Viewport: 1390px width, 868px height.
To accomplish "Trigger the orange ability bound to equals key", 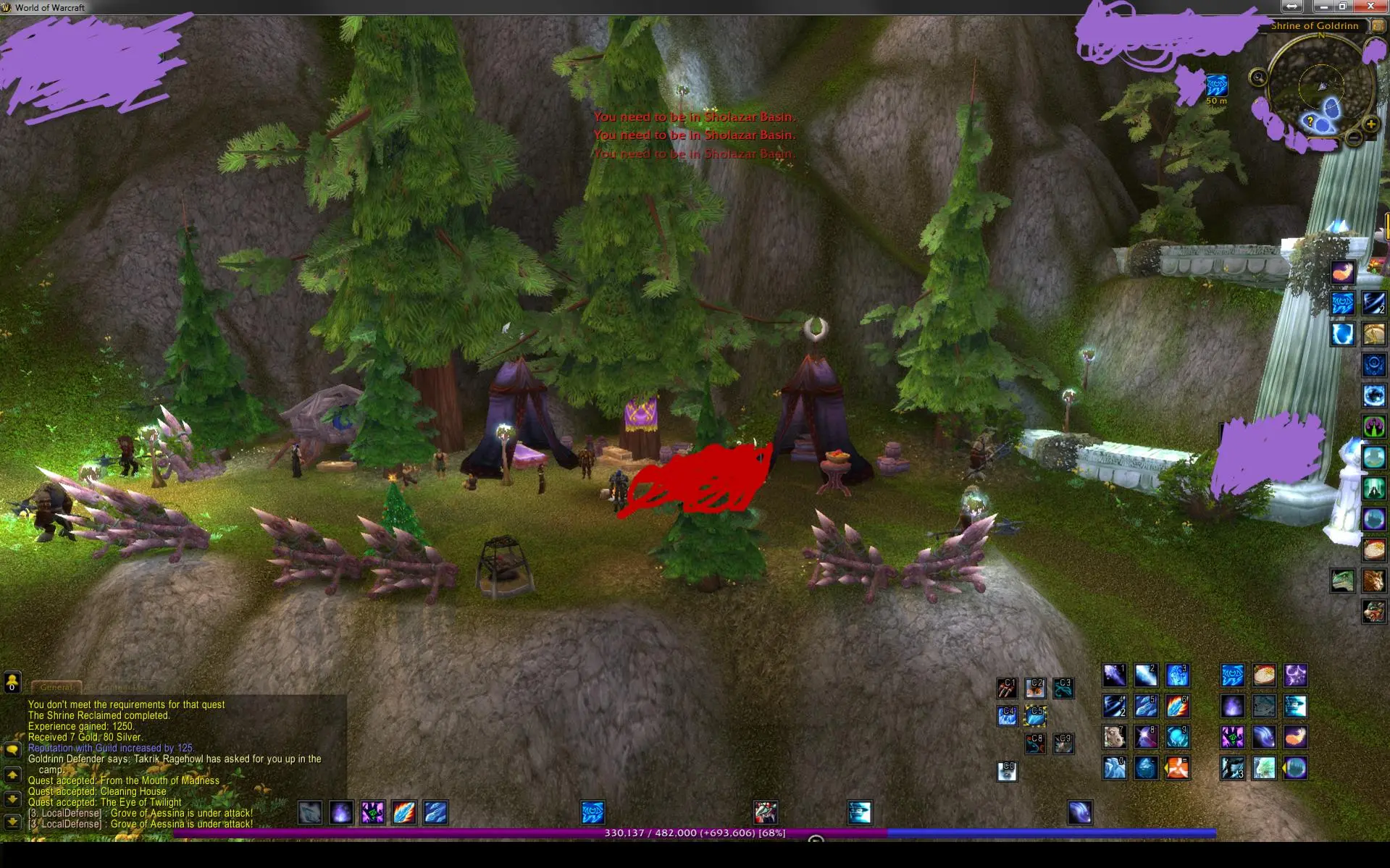I will pyautogui.click(x=1178, y=768).
